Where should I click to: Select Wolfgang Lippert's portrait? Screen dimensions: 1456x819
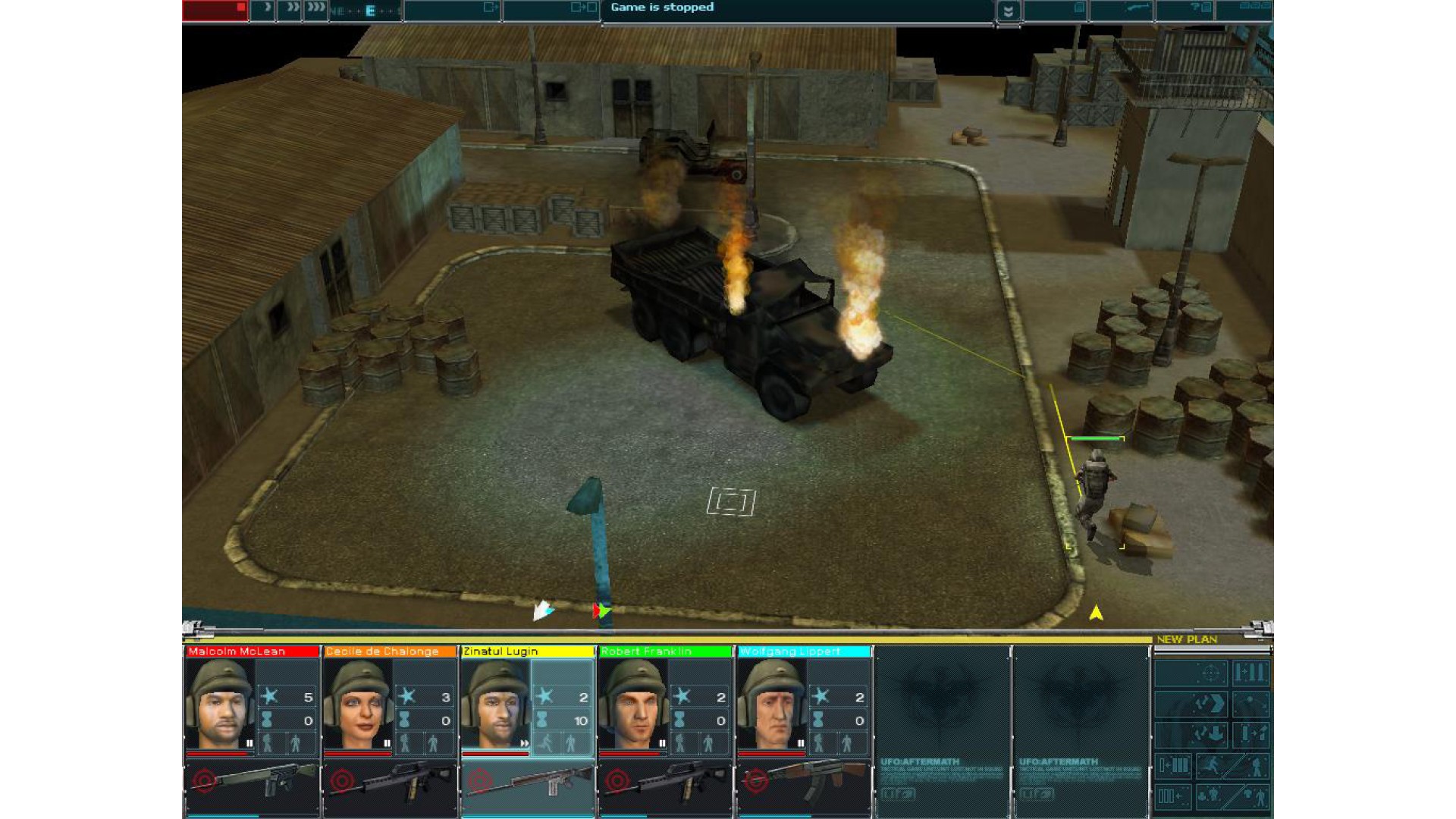pyautogui.click(x=772, y=704)
